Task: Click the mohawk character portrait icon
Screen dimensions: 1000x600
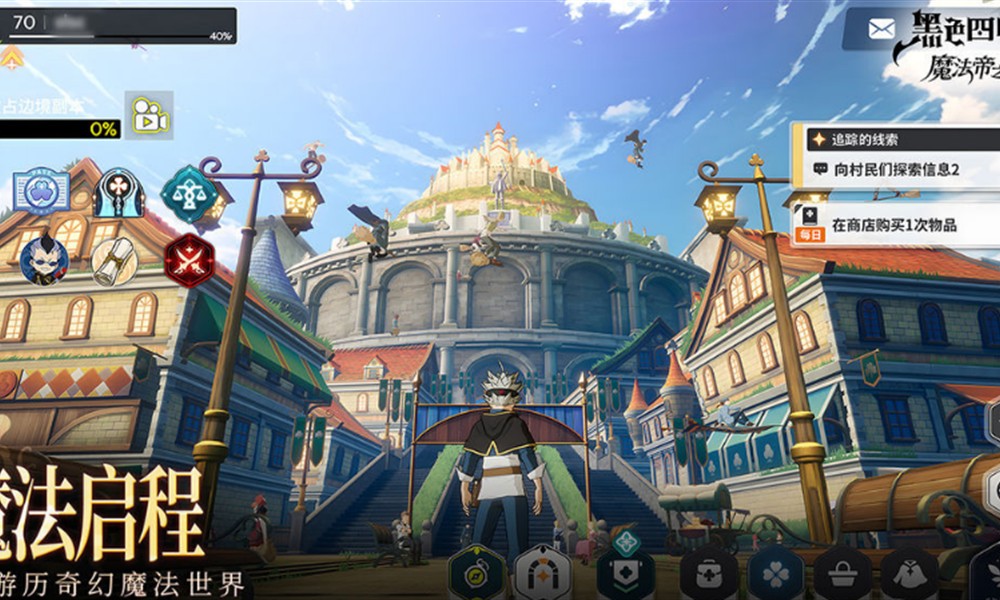Action: tap(44, 260)
